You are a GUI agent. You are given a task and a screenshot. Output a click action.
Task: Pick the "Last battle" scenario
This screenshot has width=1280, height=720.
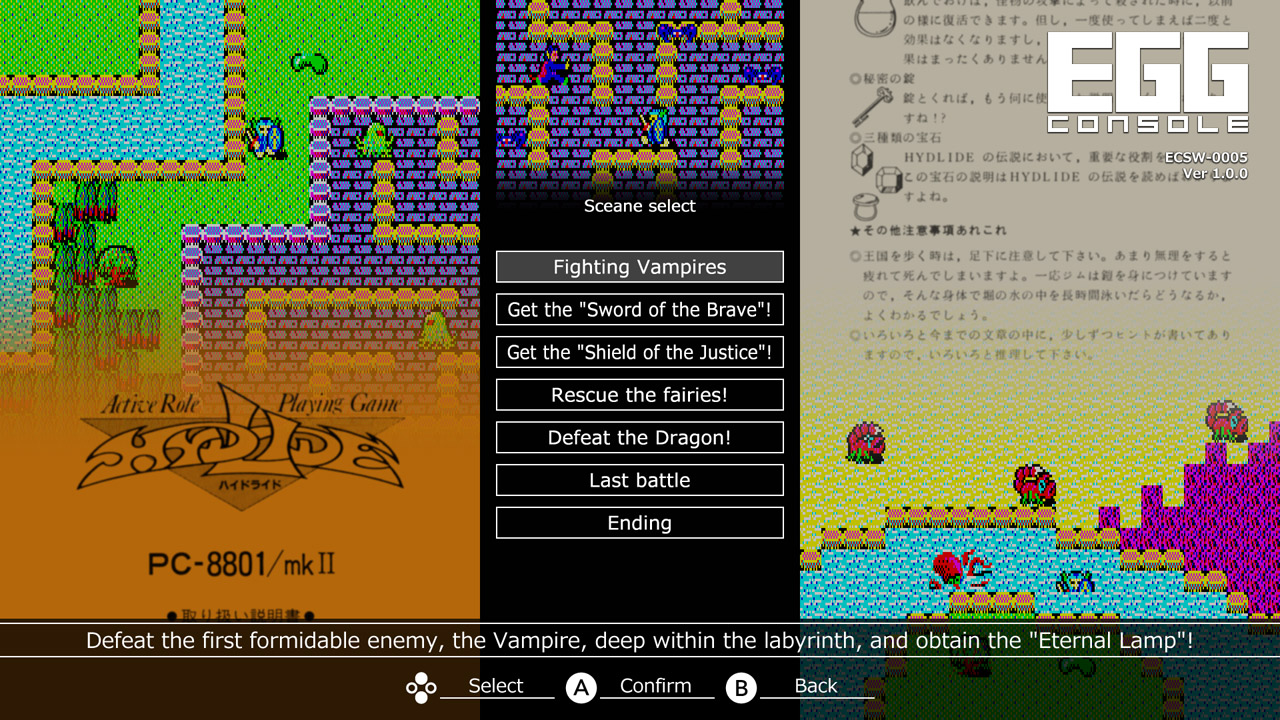click(639, 480)
